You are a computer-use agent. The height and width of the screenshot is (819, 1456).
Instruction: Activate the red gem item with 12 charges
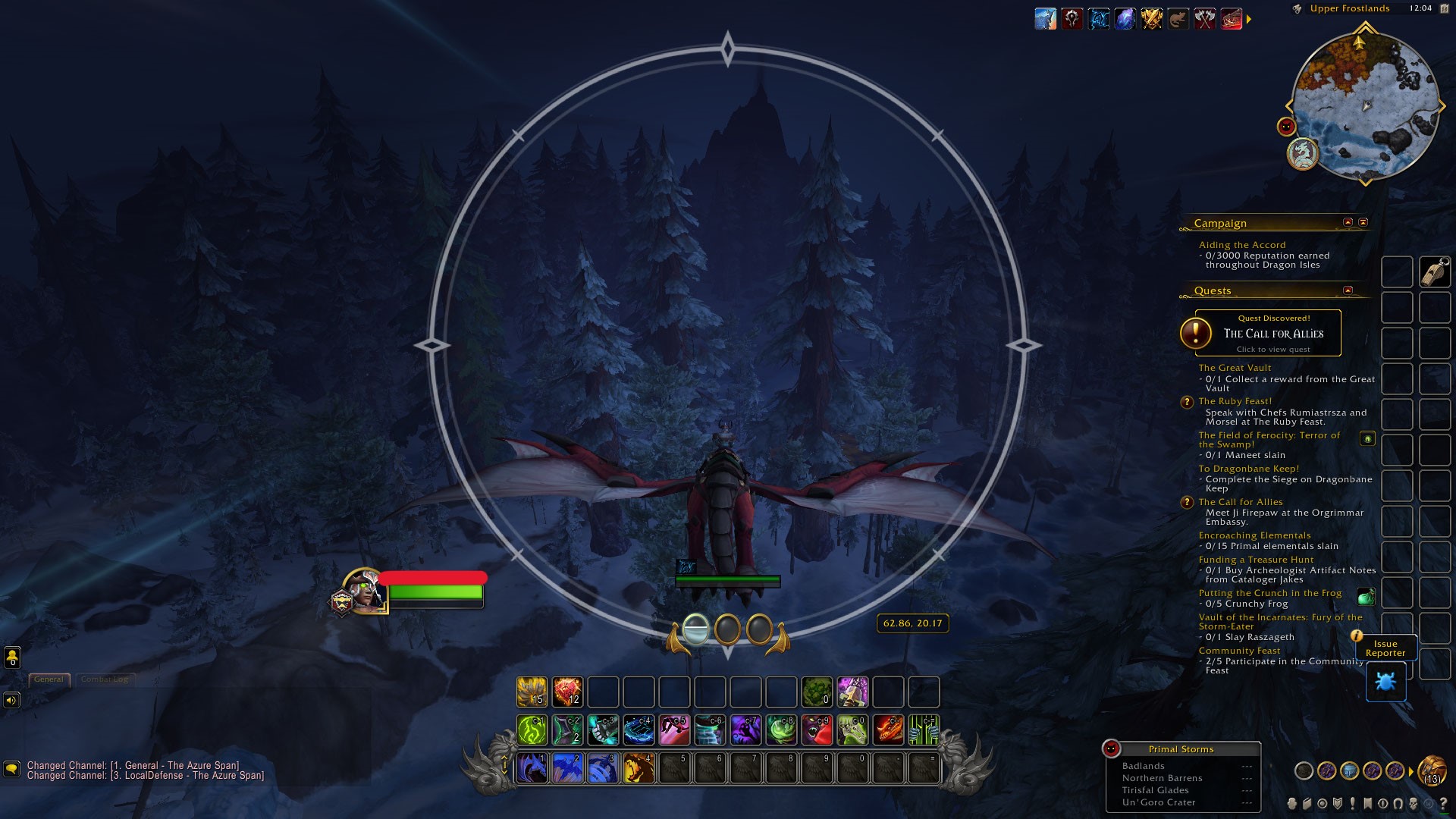567,692
